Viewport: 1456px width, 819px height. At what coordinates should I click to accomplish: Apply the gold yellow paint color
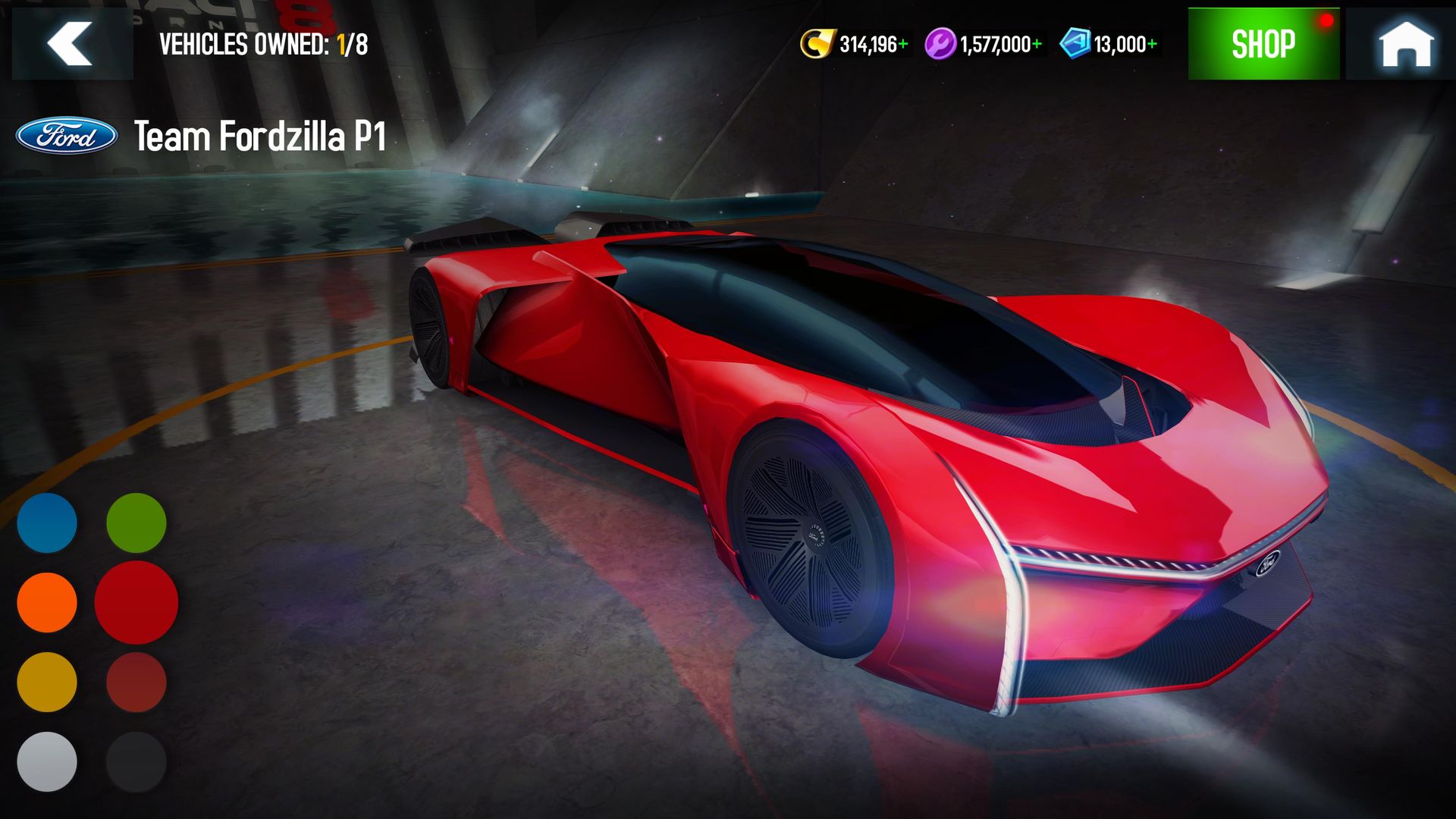[47, 682]
